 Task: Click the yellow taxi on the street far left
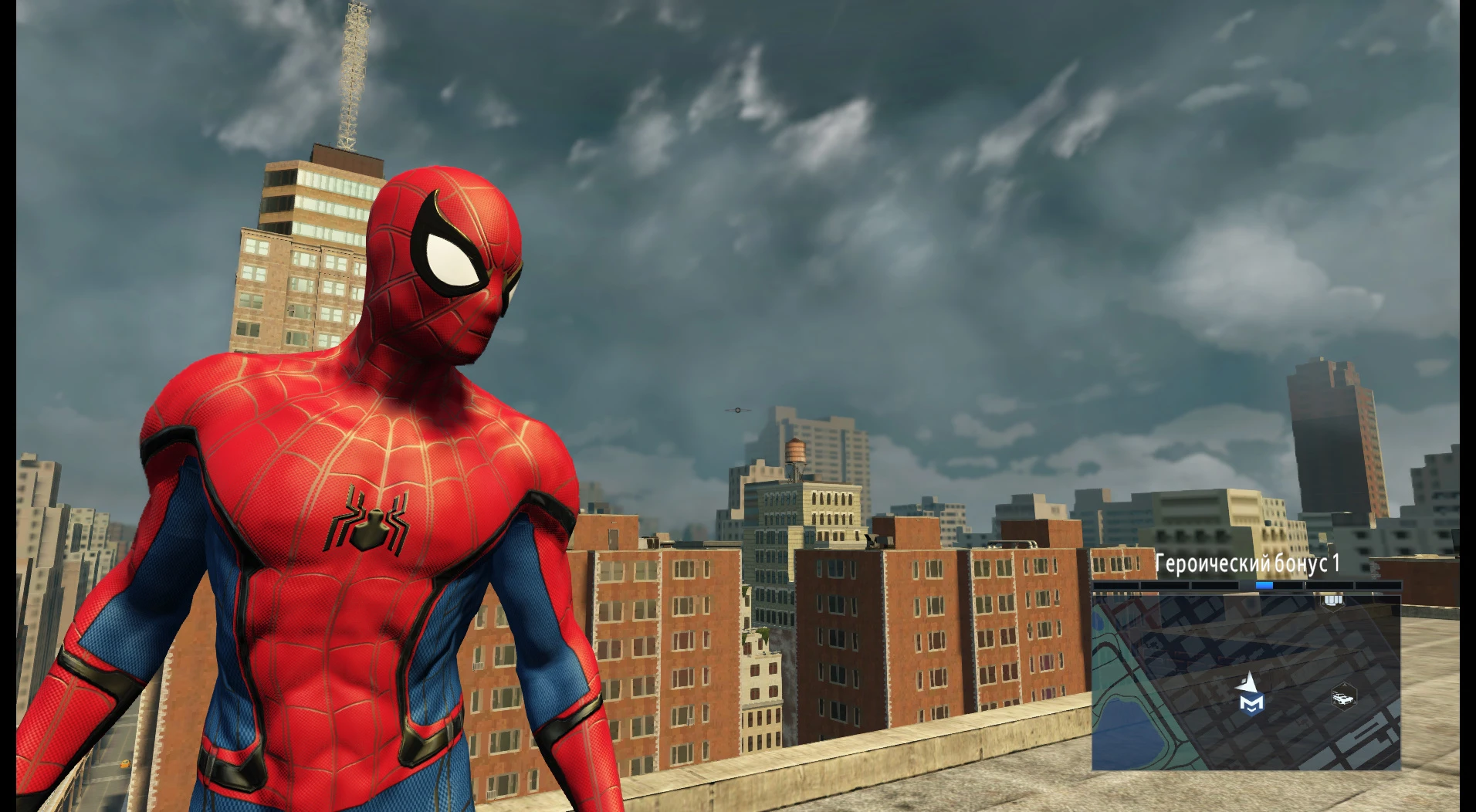point(125,763)
